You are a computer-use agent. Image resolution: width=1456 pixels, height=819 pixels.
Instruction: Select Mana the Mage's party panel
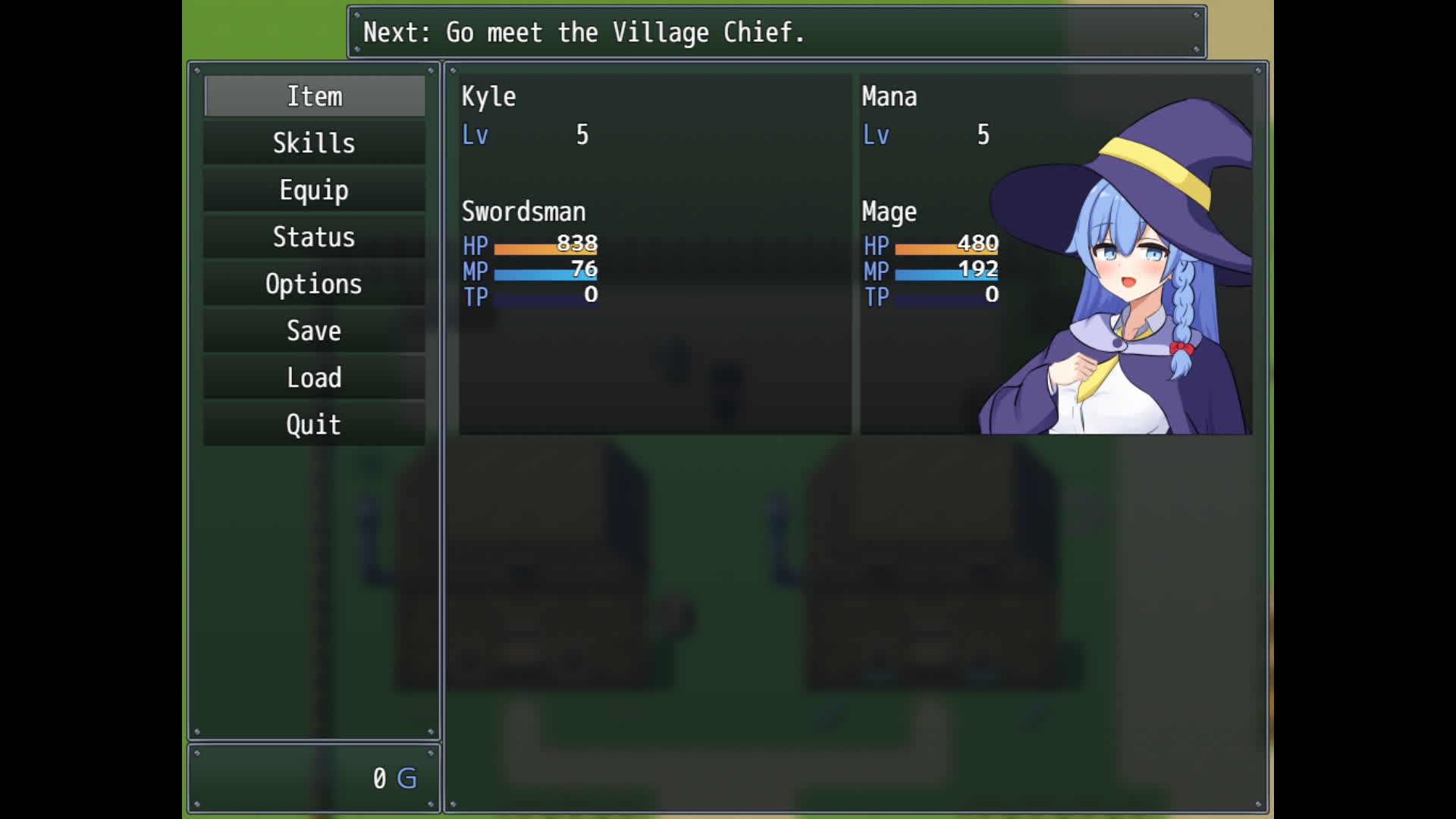click(1056, 254)
